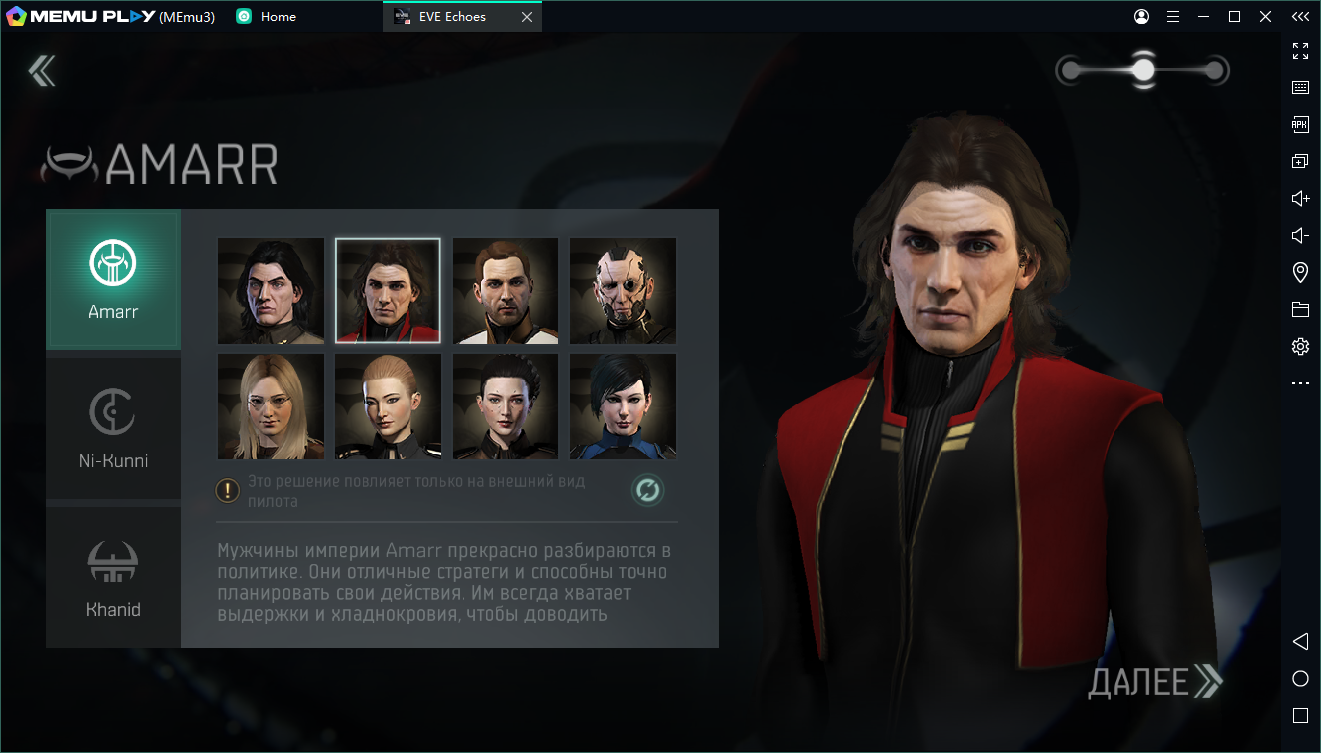Select the dark updo-haired woman portrait
This screenshot has height=753, width=1321.
(505, 406)
